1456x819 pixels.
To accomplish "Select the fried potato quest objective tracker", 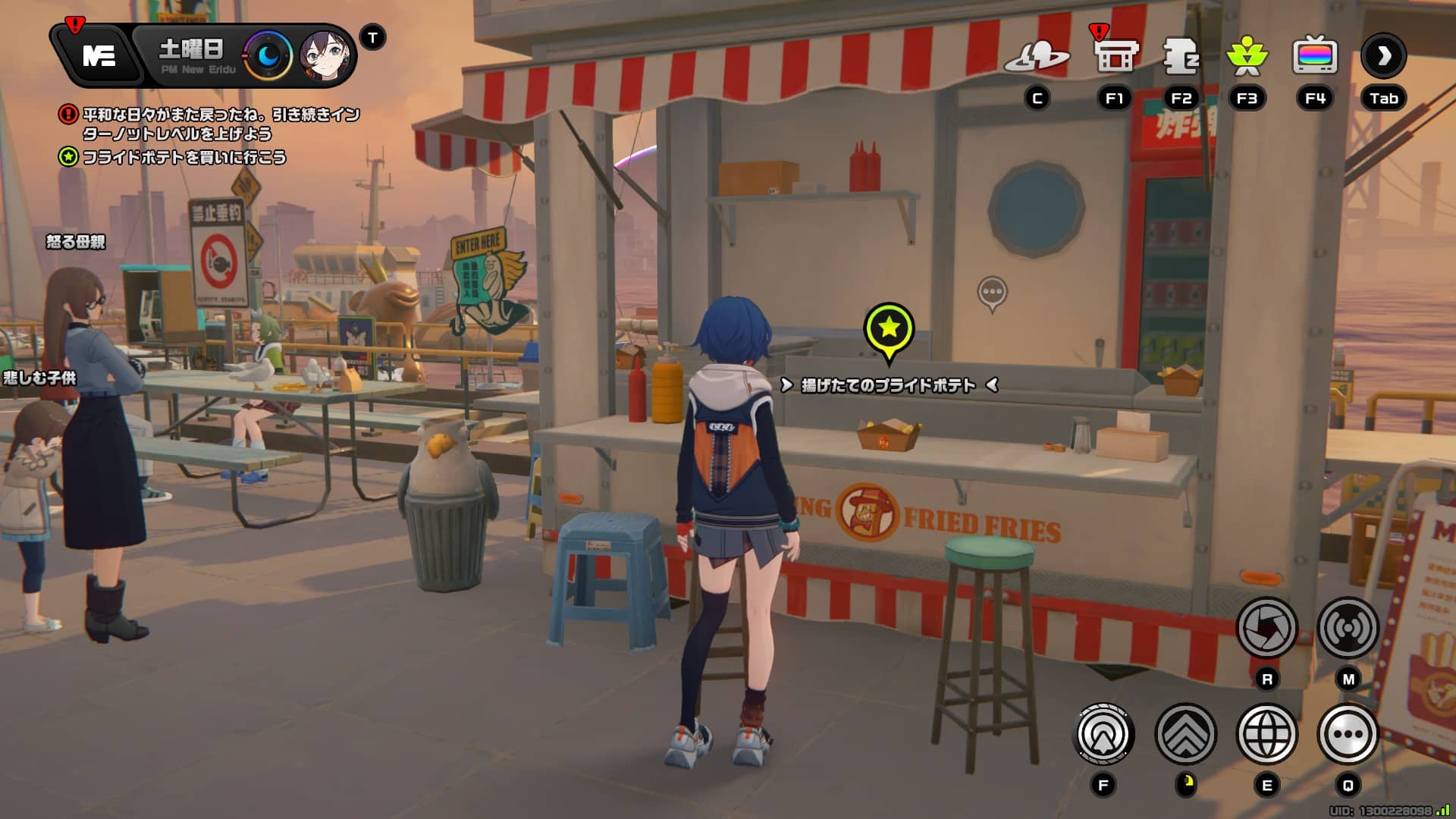I will click(x=184, y=158).
